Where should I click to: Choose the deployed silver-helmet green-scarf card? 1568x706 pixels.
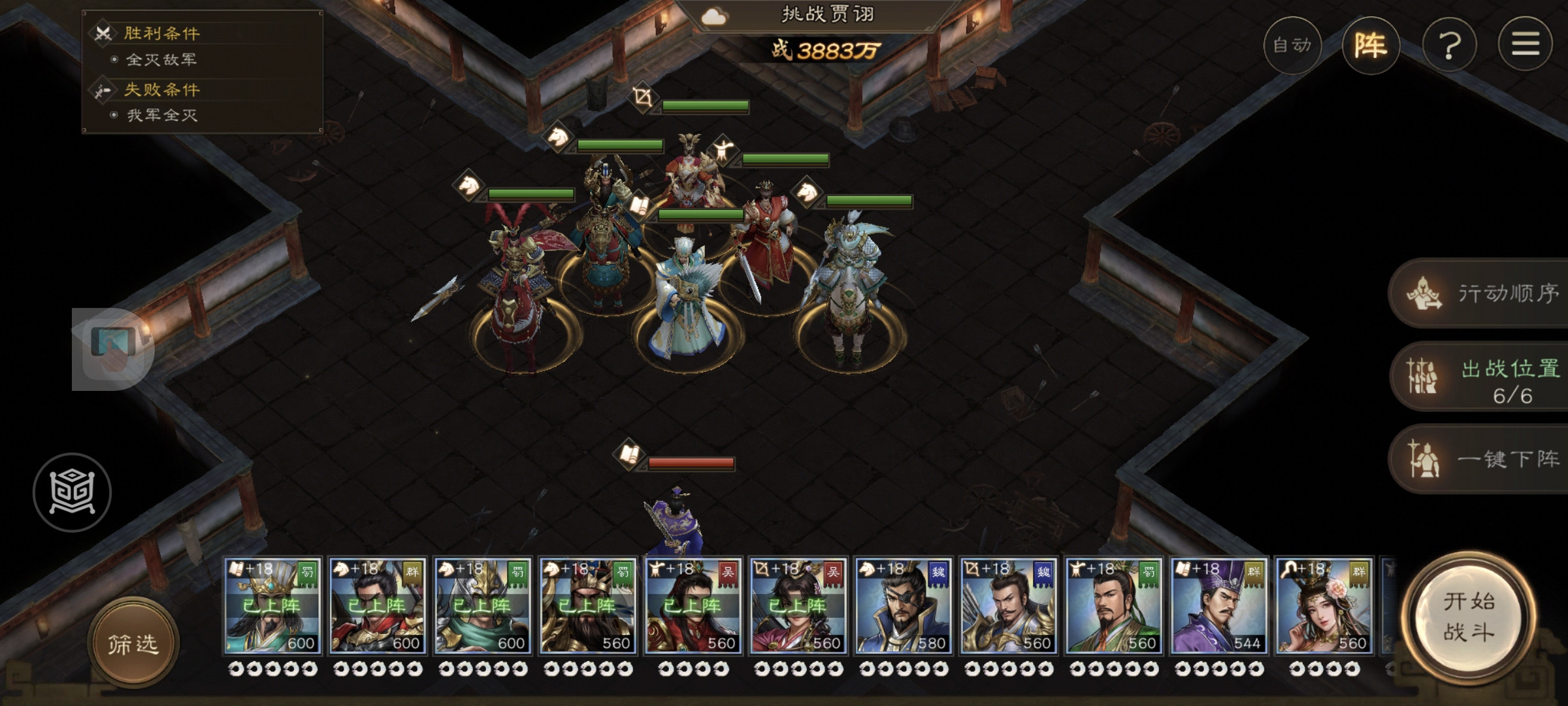tap(482, 606)
